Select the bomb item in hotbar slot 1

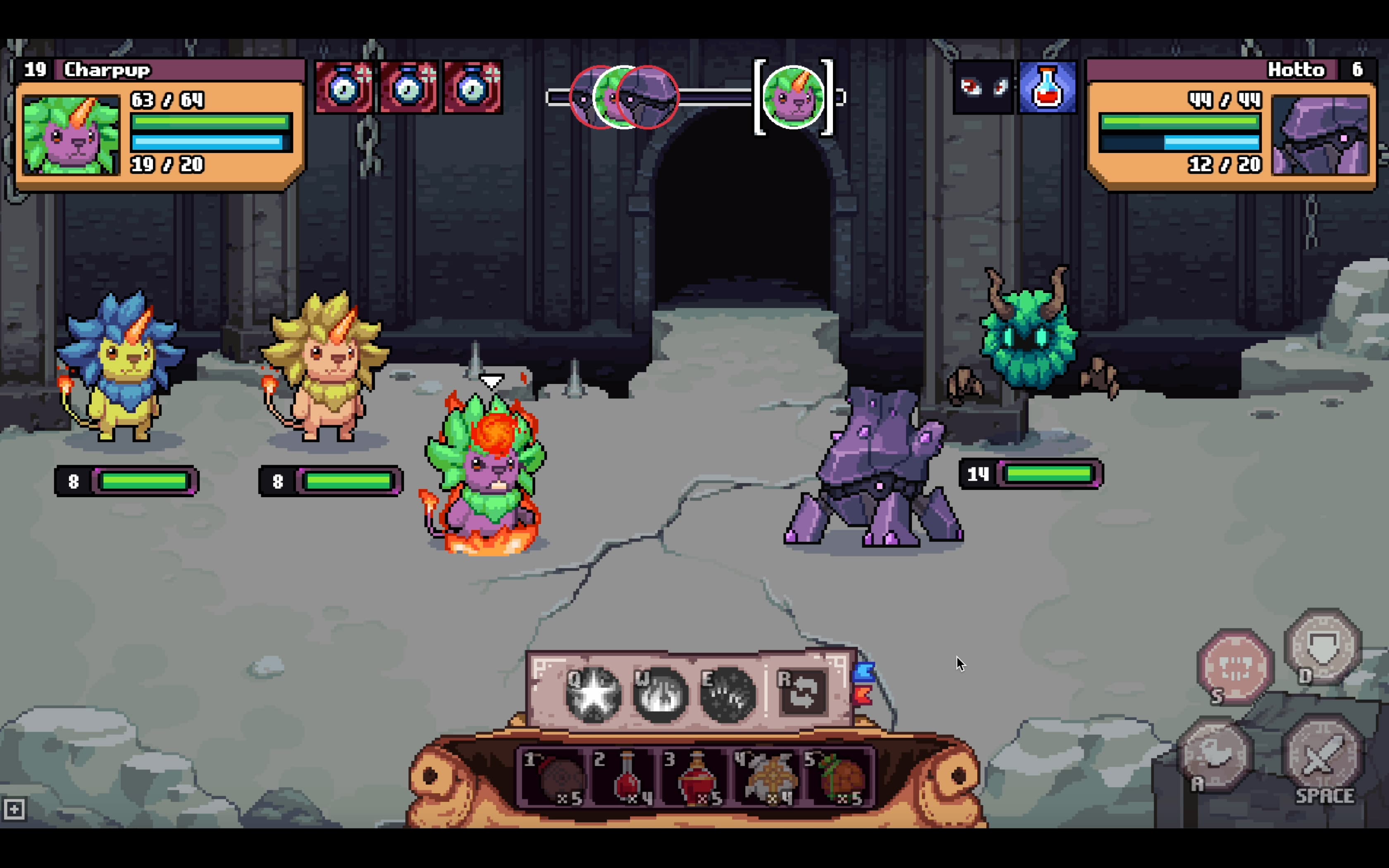[x=554, y=778]
